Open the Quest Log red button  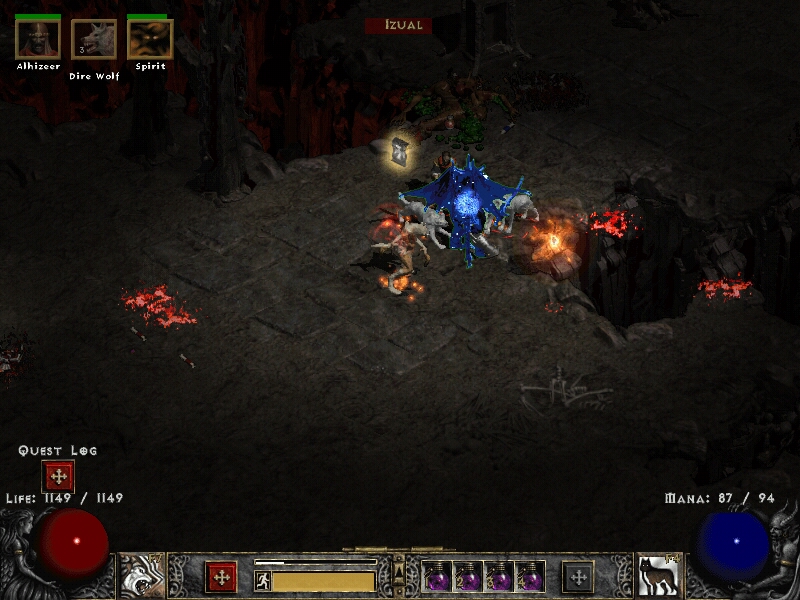point(58,476)
